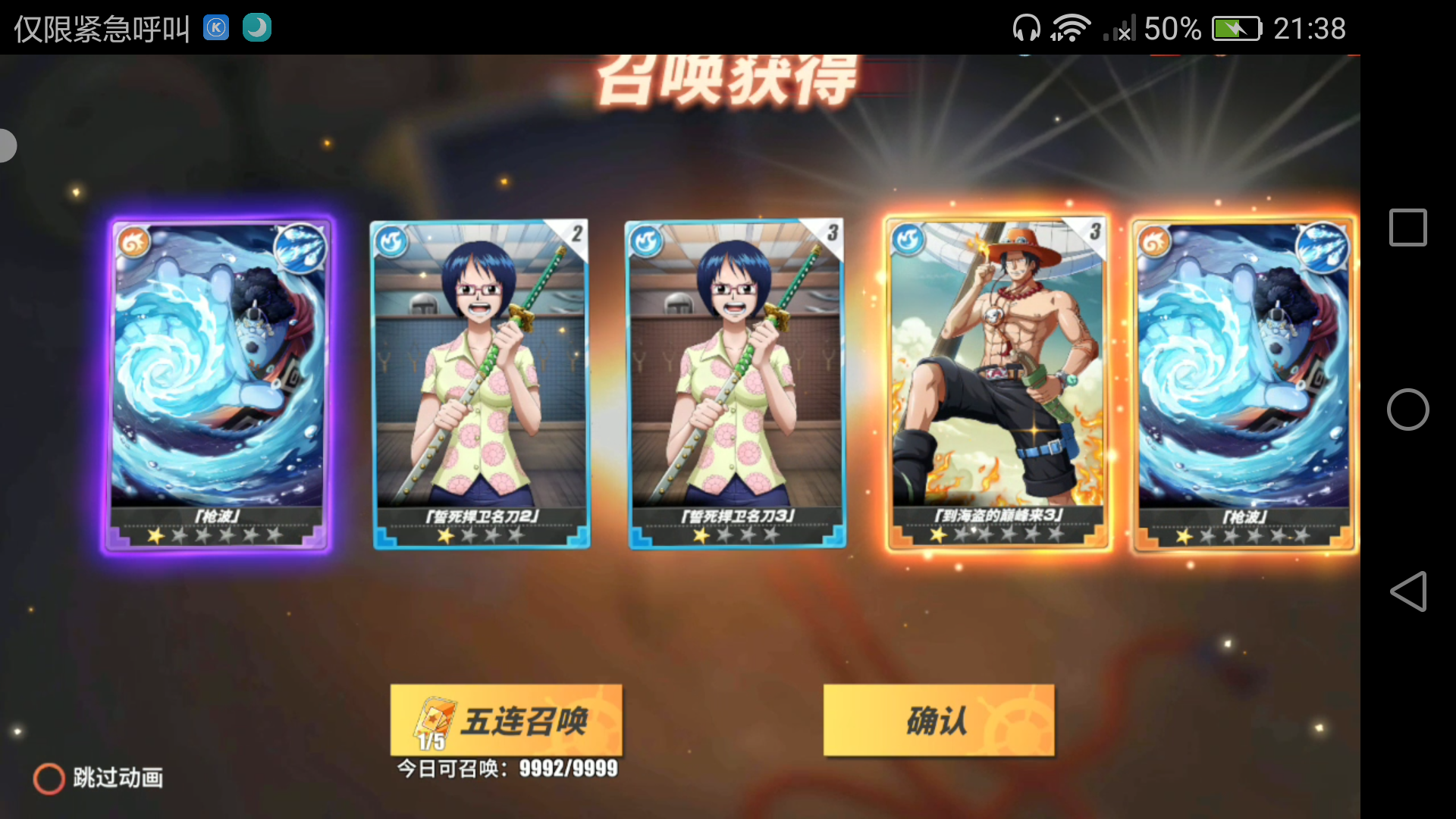Click the star rating under the Ace card
The image size is (1456, 819).
[x=995, y=533]
